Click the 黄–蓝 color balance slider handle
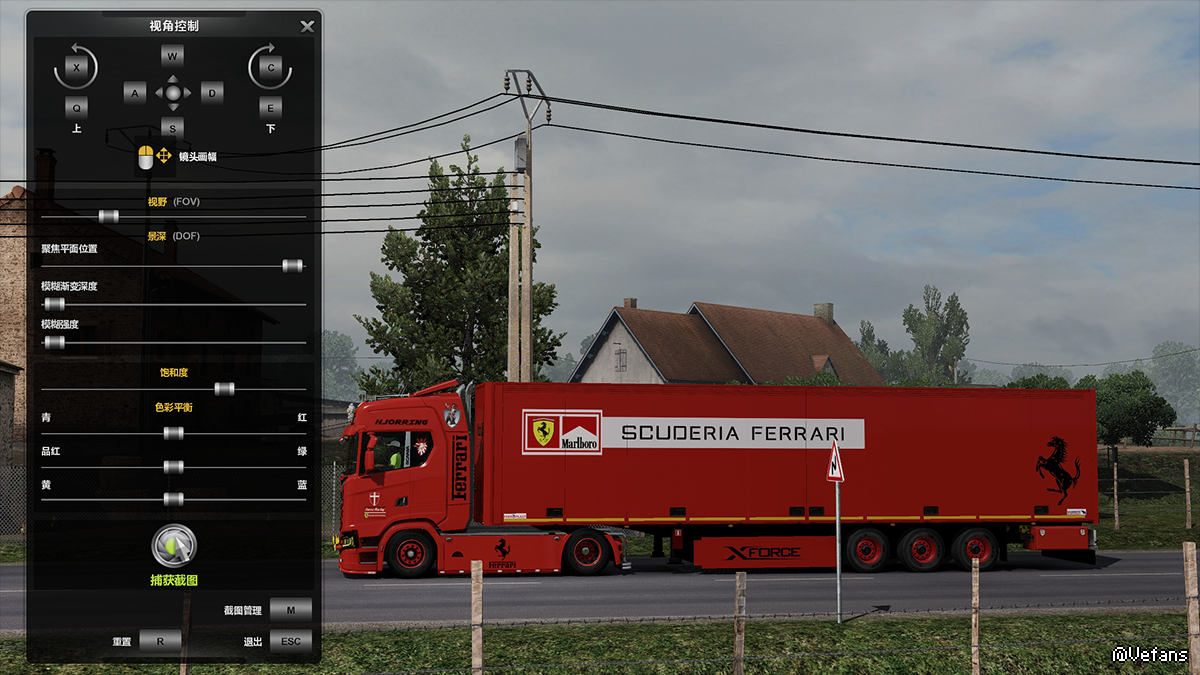 coord(173,498)
